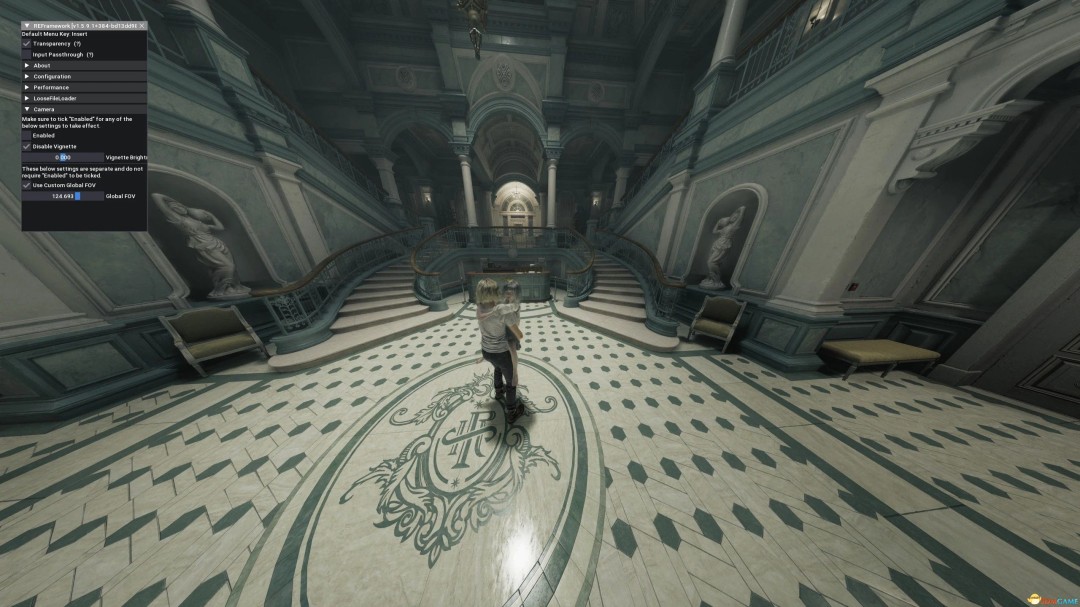The height and width of the screenshot is (607, 1080).
Task: Toggle the Transparency checkbox
Action: click(x=27, y=44)
